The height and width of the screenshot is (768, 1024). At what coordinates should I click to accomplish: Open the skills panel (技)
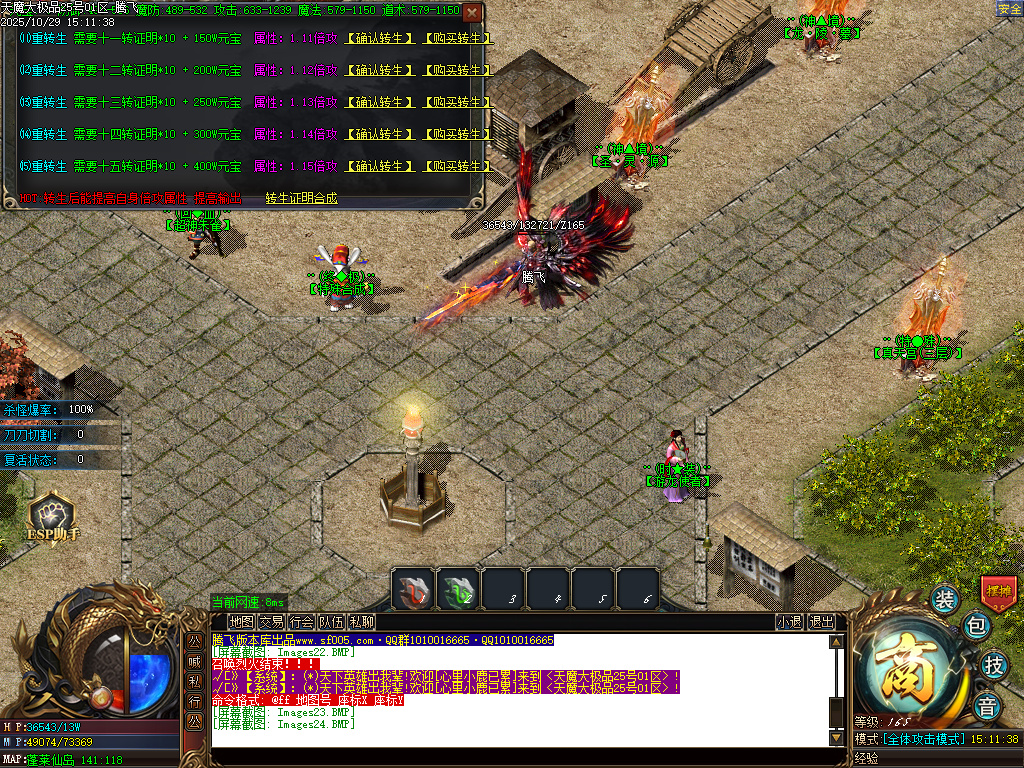click(993, 665)
